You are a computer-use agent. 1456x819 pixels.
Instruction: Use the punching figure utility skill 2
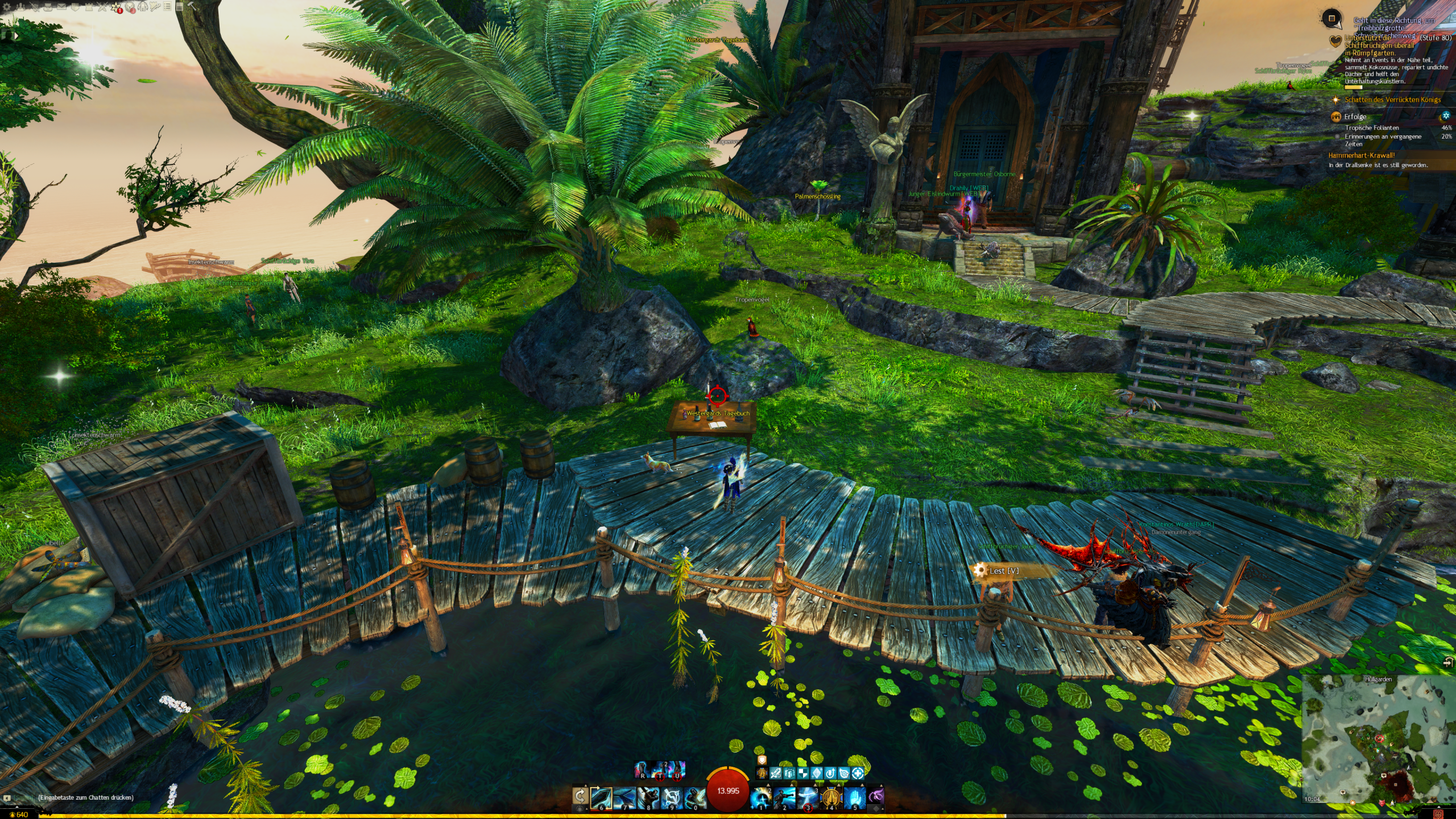click(784, 797)
